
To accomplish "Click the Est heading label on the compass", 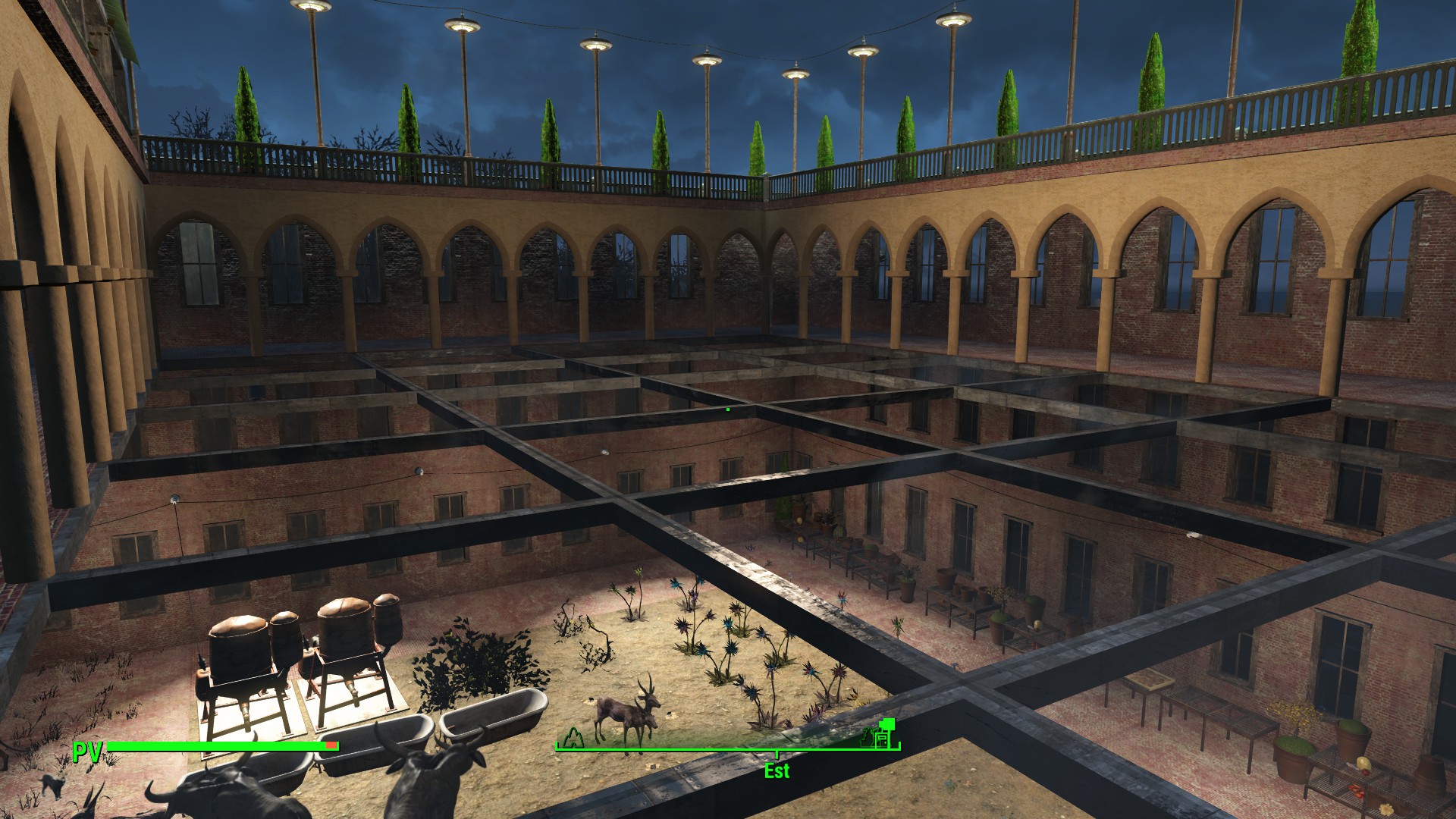I will tap(777, 771).
